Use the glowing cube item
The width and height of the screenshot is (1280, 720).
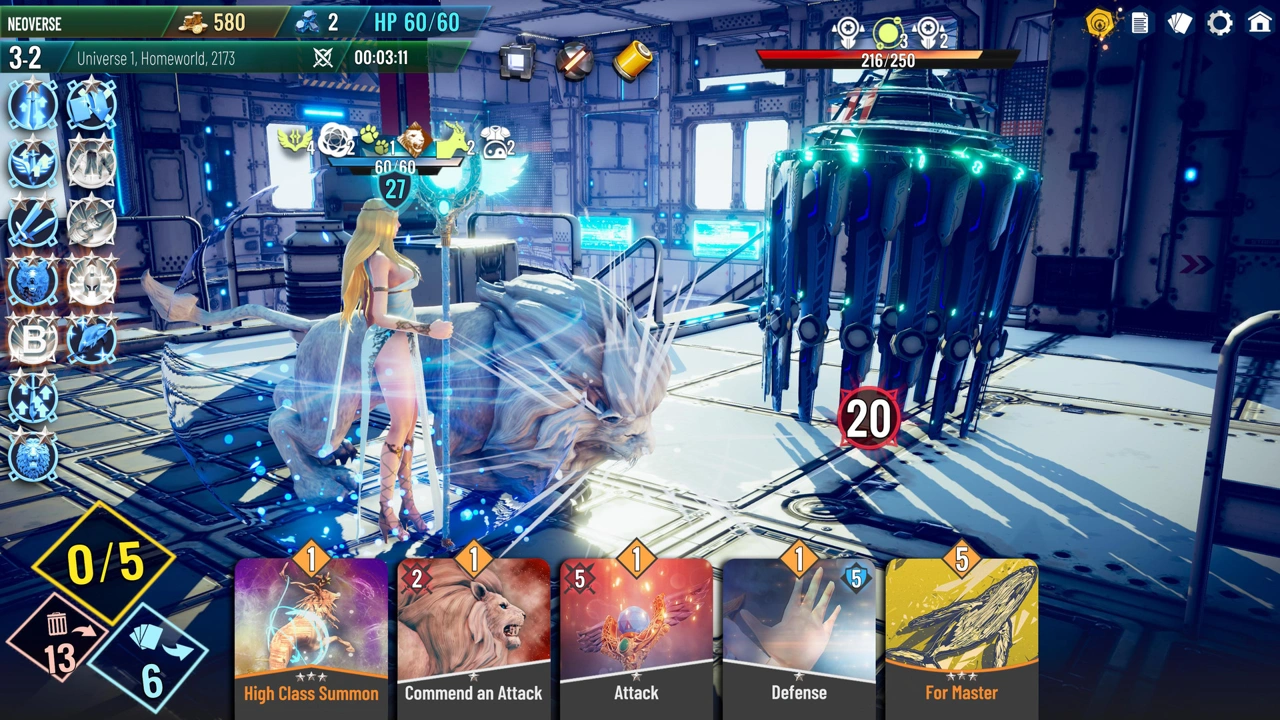(x=517, y=61)
